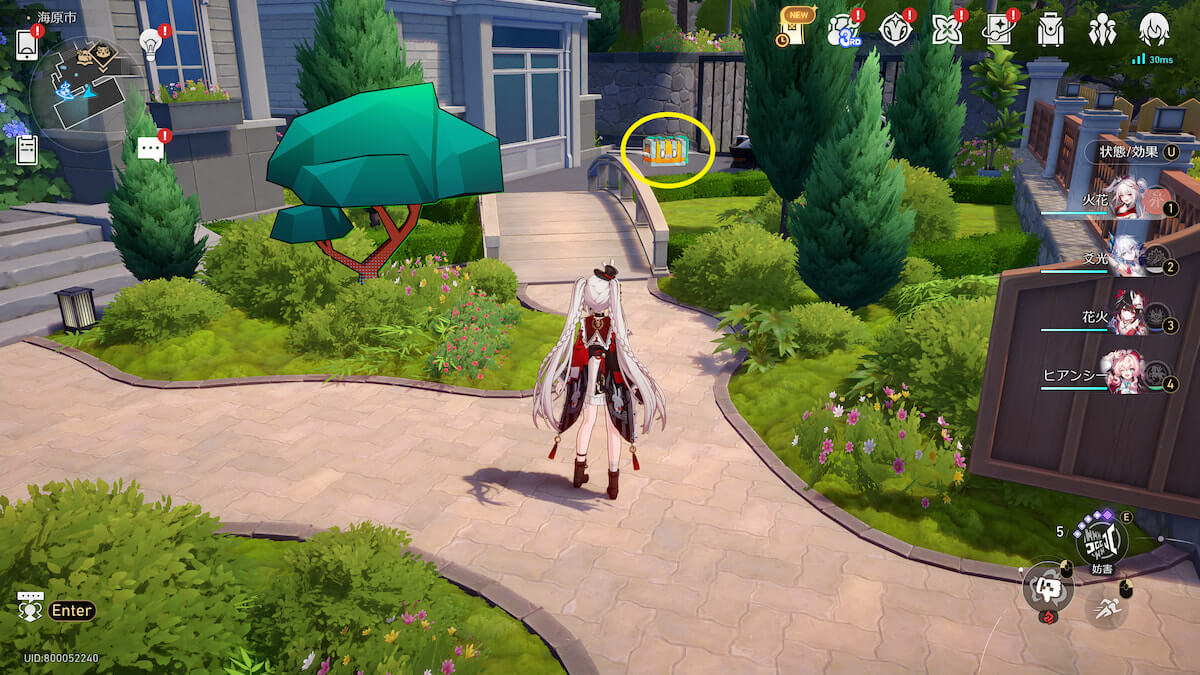This screenshot has height=675, width=1200.
Task: Open the lightbulb tutorial tips icon
Action: coord(150,43)
